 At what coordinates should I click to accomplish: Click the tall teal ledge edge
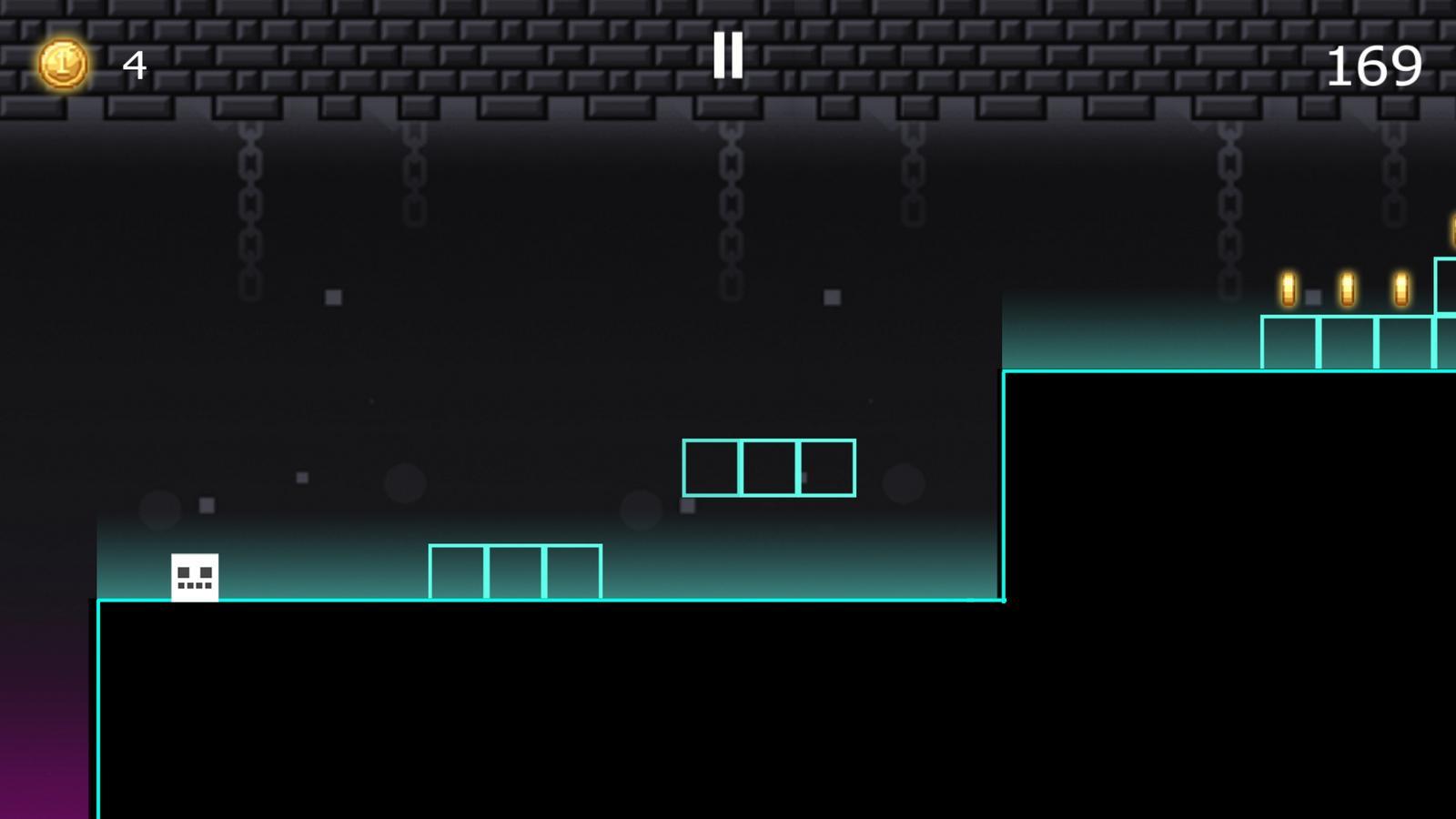point(1004,482)
